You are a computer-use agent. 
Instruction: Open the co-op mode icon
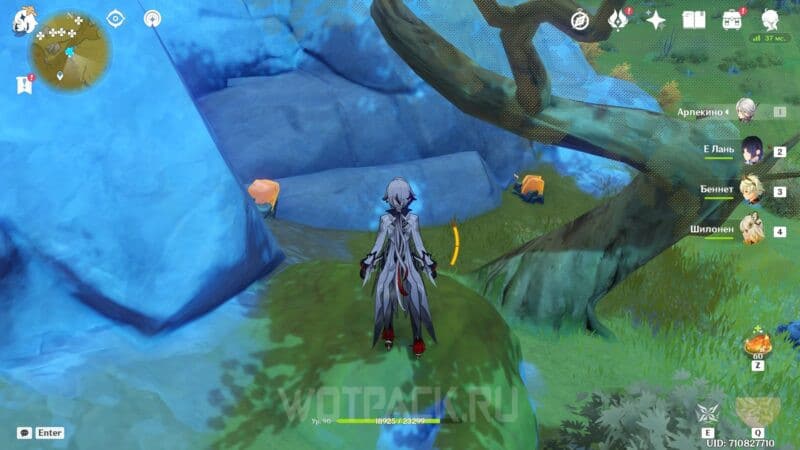152,18
